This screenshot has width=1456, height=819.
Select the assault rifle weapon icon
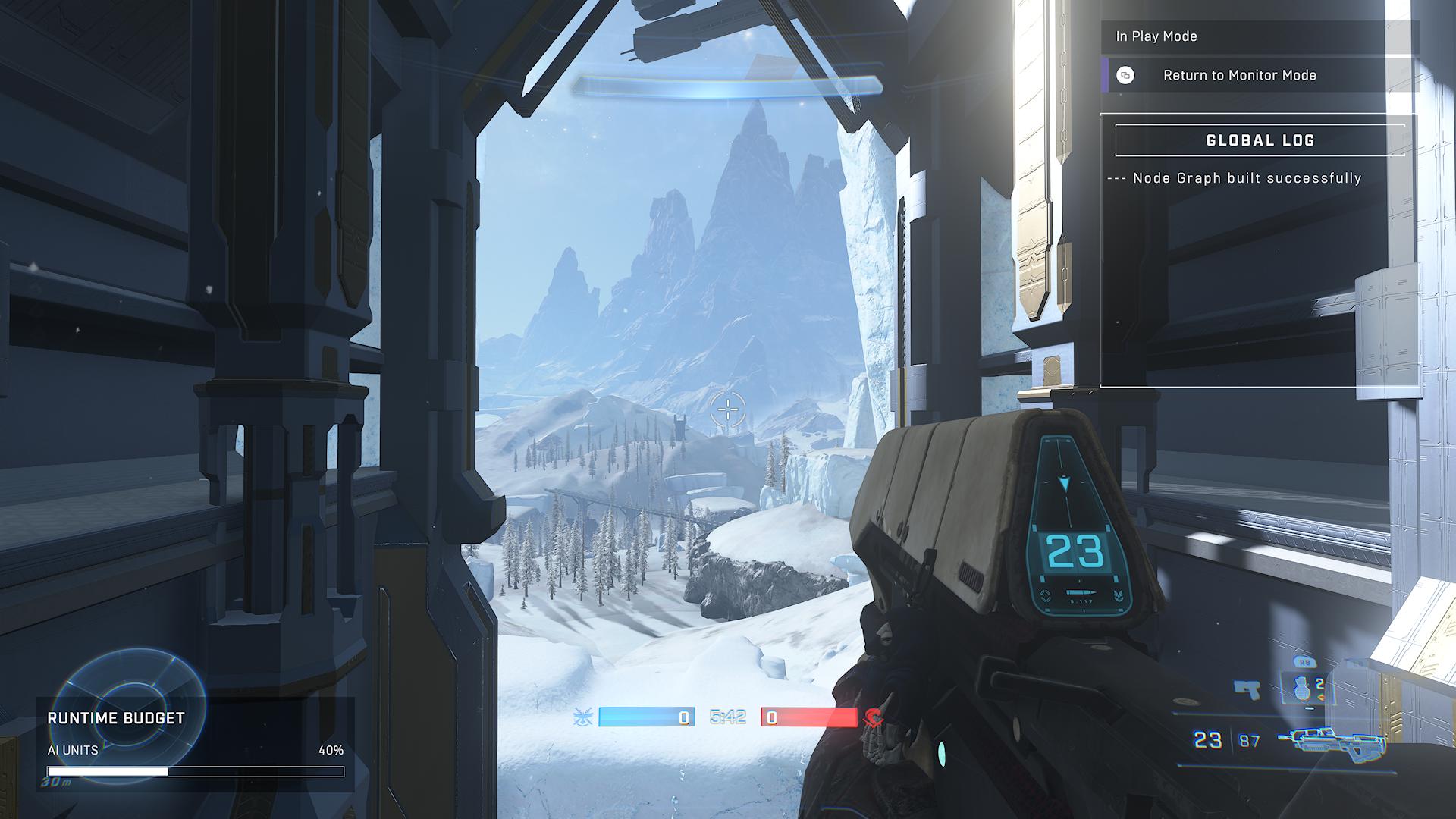click(x=1331, y=741)
